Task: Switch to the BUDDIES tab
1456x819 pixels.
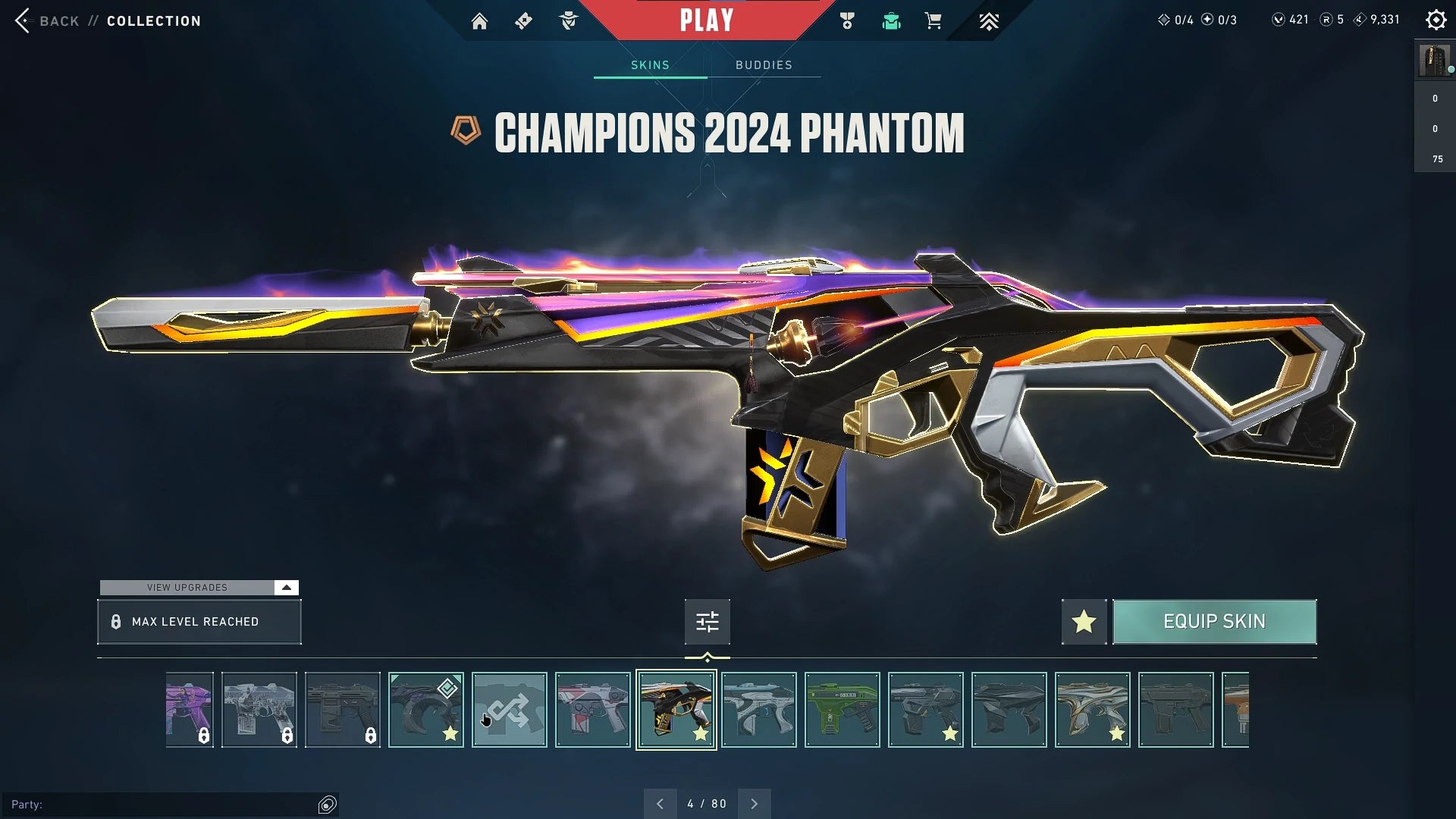Action: coord(764,65)
